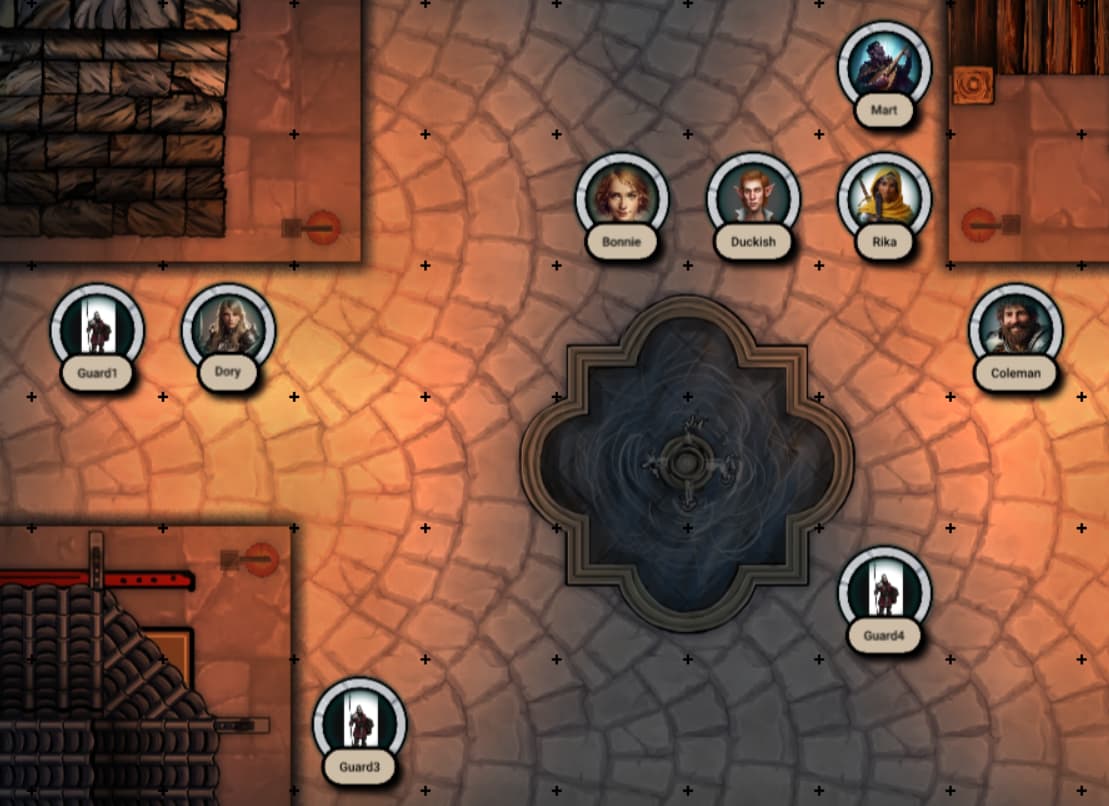This screenshot has height=806, width=1109.
Task: Select the Duckish token
Action: (753, 198)
